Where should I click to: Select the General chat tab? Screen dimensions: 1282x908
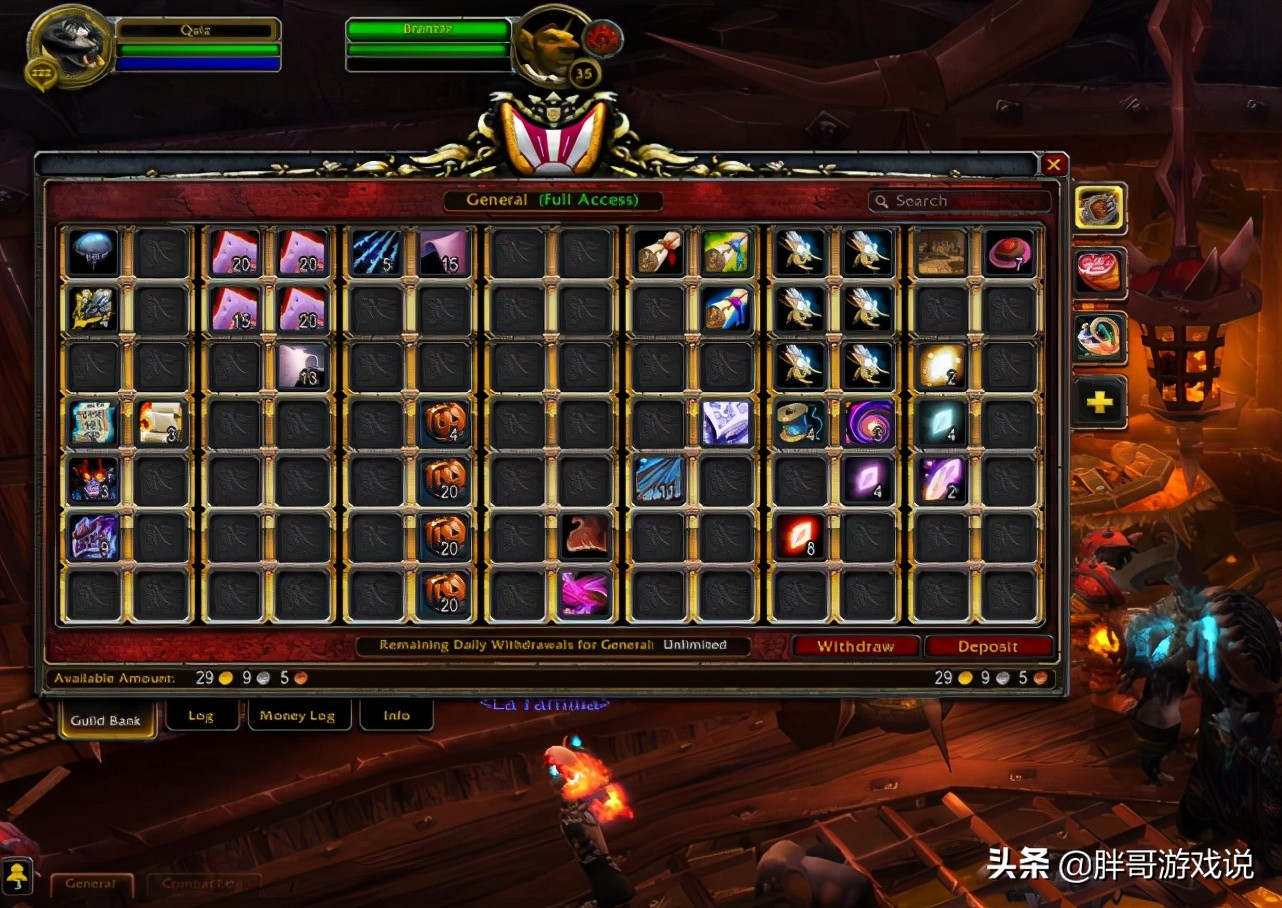coord(92,884)
